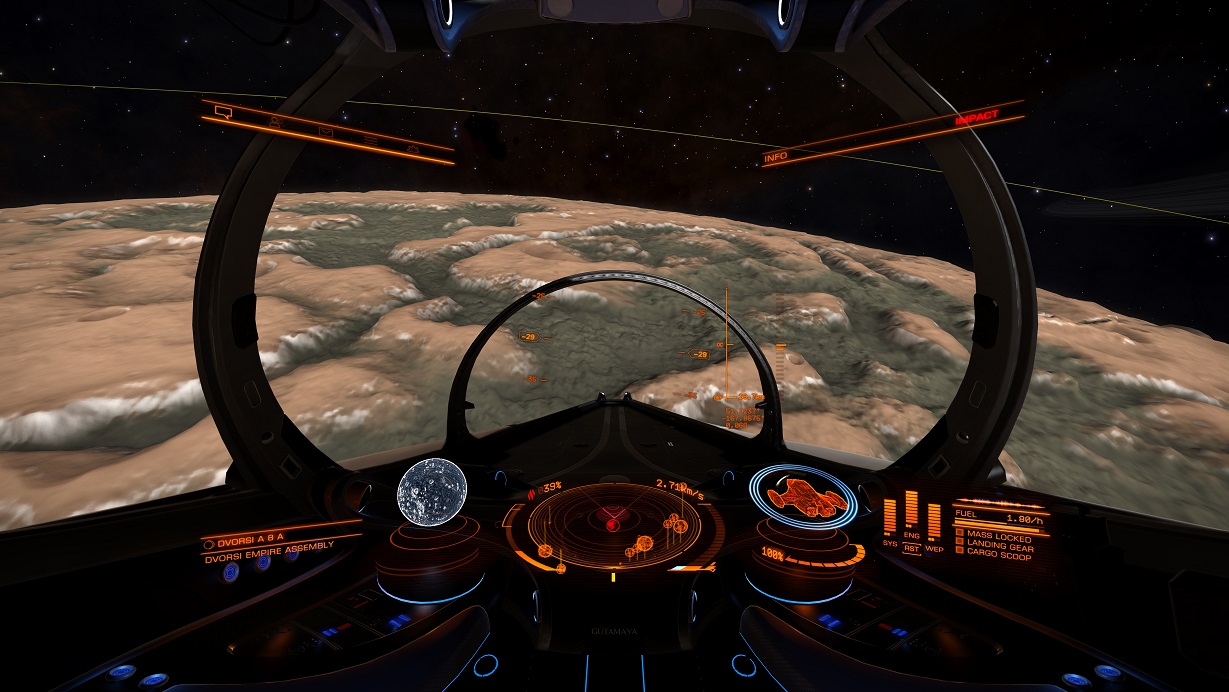Viewport: 1229px width, 692px height.
Task: Select the target planet hologram
Action: click(x=431, y=490)
